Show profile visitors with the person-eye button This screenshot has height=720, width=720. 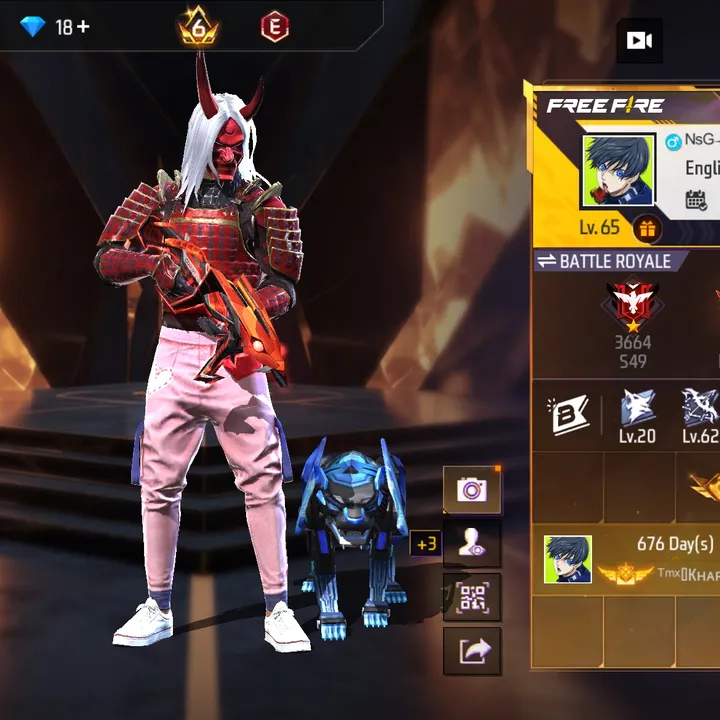[x=471, y=543]
